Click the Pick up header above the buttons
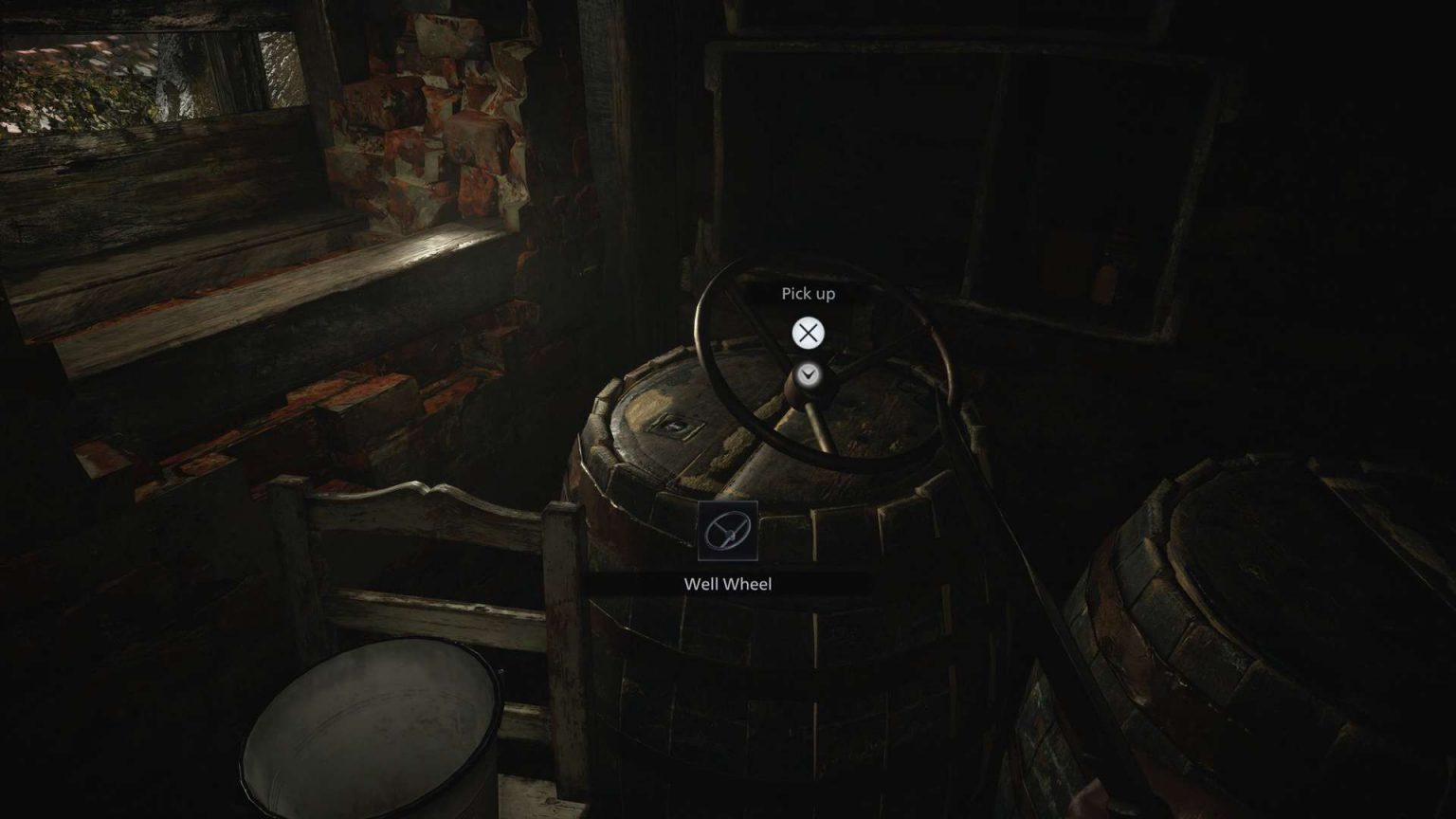Image resolution: width=1456 pixels, height=819 pixels. click(808, 294)
